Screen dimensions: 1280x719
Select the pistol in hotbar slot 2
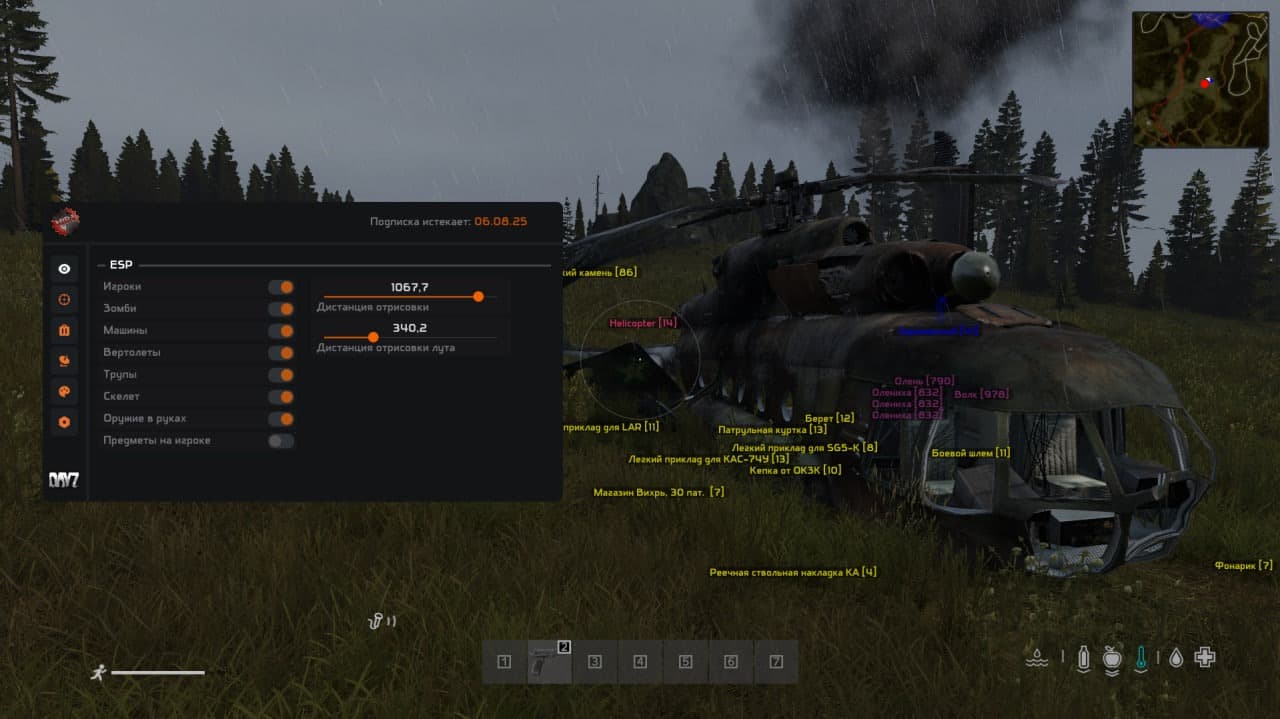[549, 662]
